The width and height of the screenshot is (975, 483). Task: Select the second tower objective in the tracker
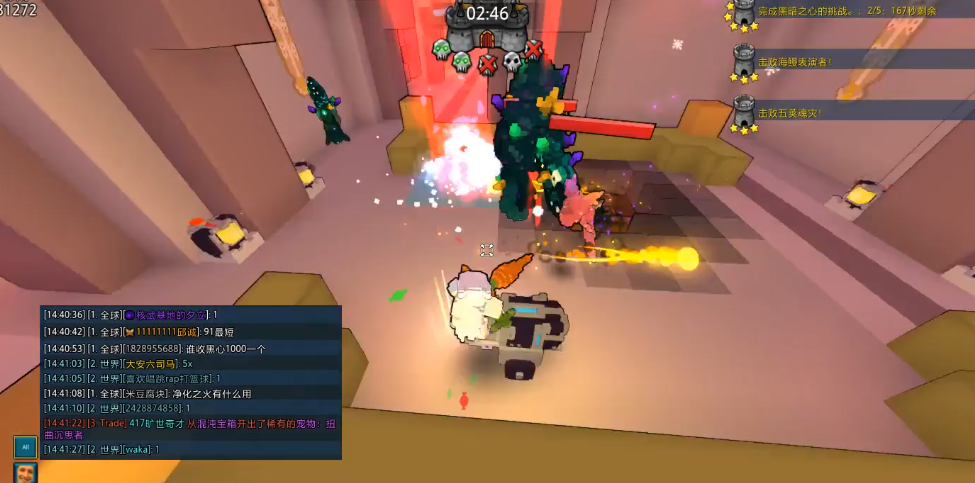pos(793,61)
